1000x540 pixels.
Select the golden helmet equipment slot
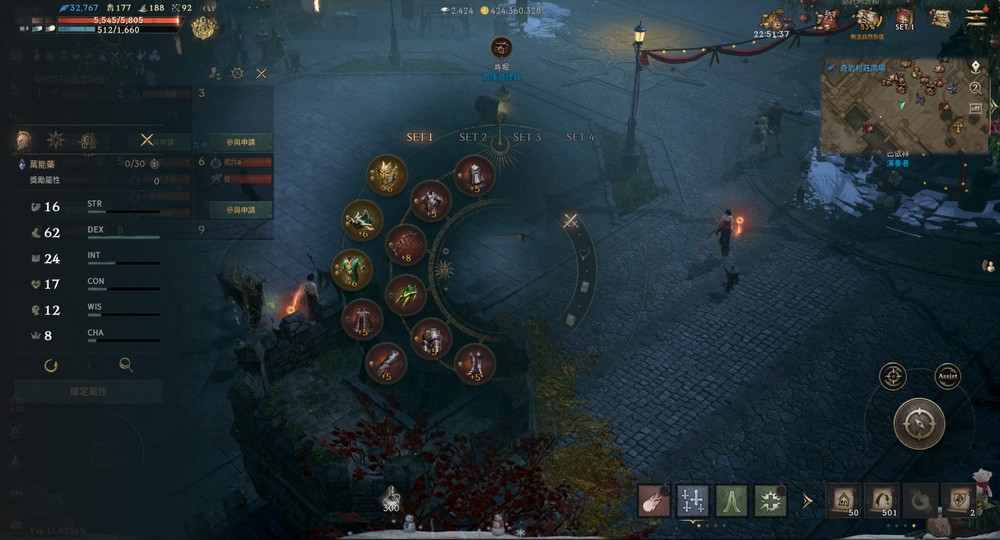(x=386, y=175)
